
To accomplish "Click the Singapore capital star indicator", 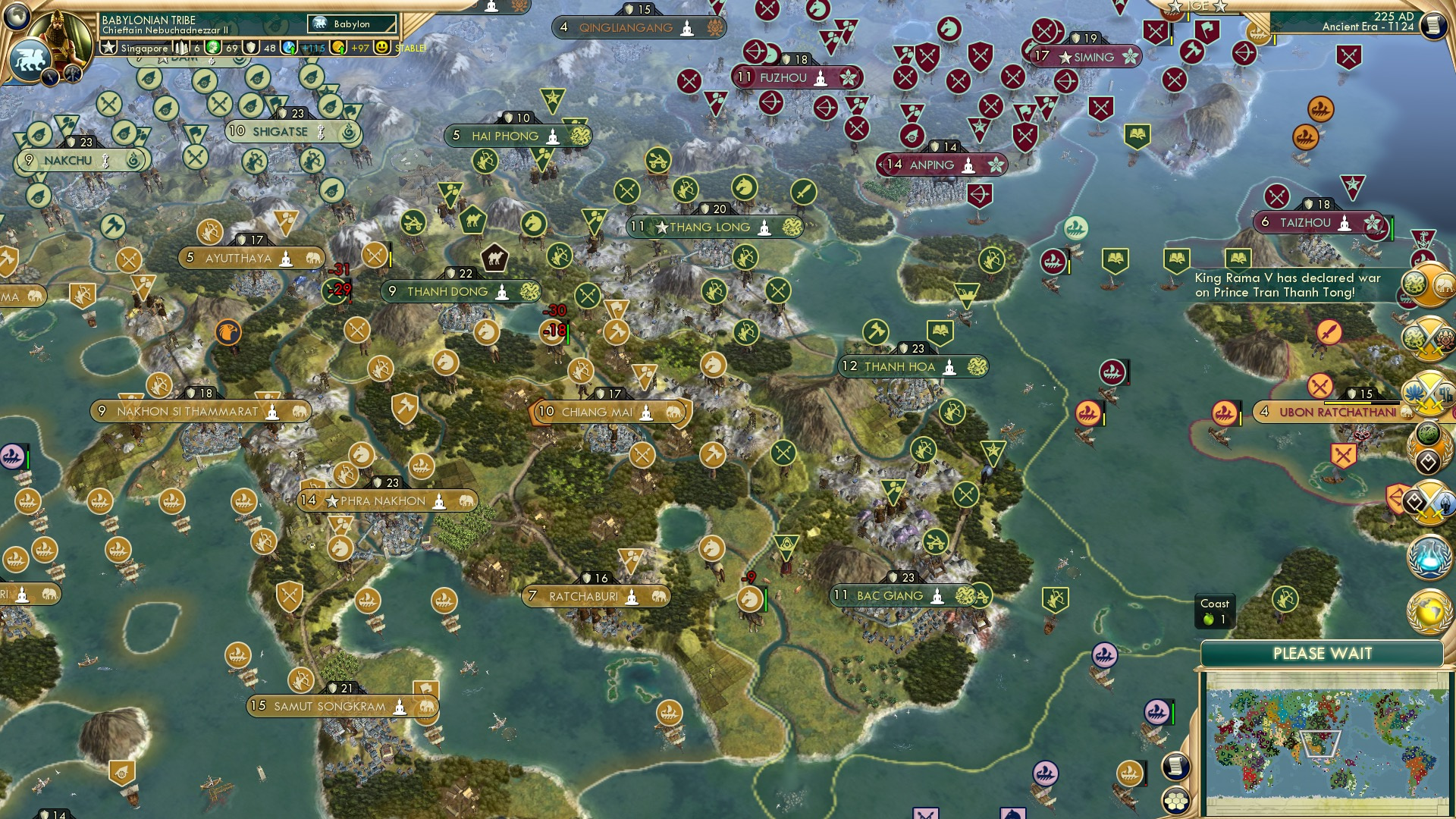I will [108, 48].
